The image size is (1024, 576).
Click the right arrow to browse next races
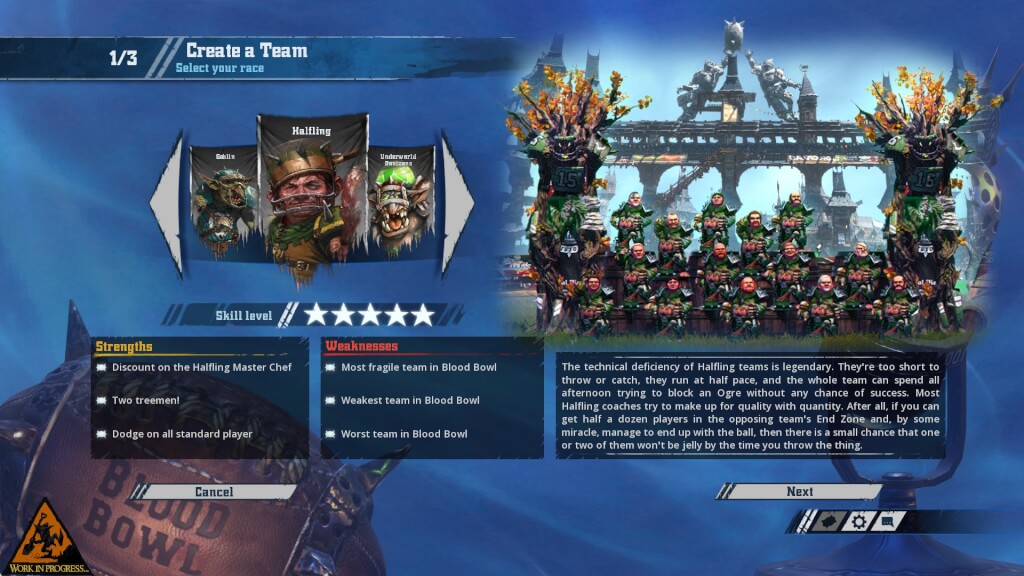(457, 204)
